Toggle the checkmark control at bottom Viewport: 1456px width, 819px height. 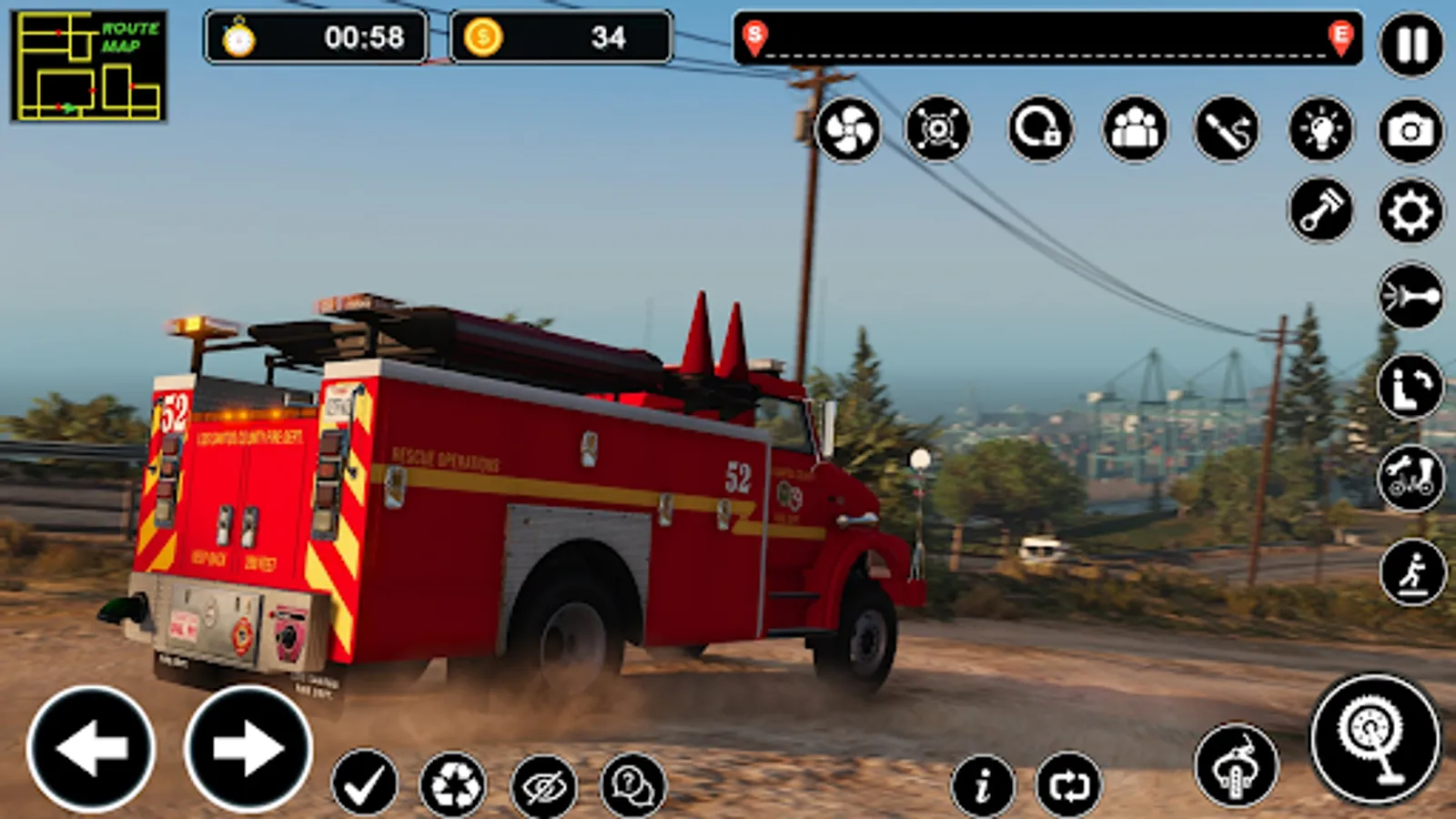point(364,781)
